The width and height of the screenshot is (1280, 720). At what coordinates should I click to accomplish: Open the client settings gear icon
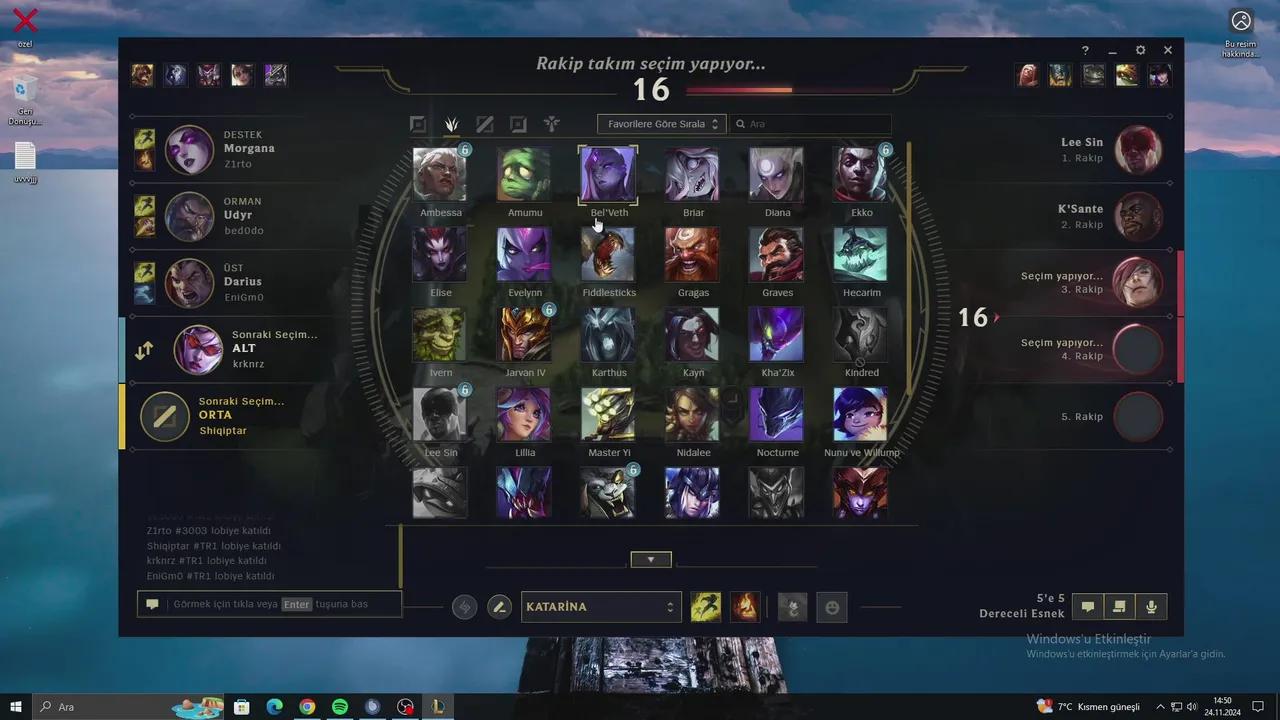point(1140,49)
